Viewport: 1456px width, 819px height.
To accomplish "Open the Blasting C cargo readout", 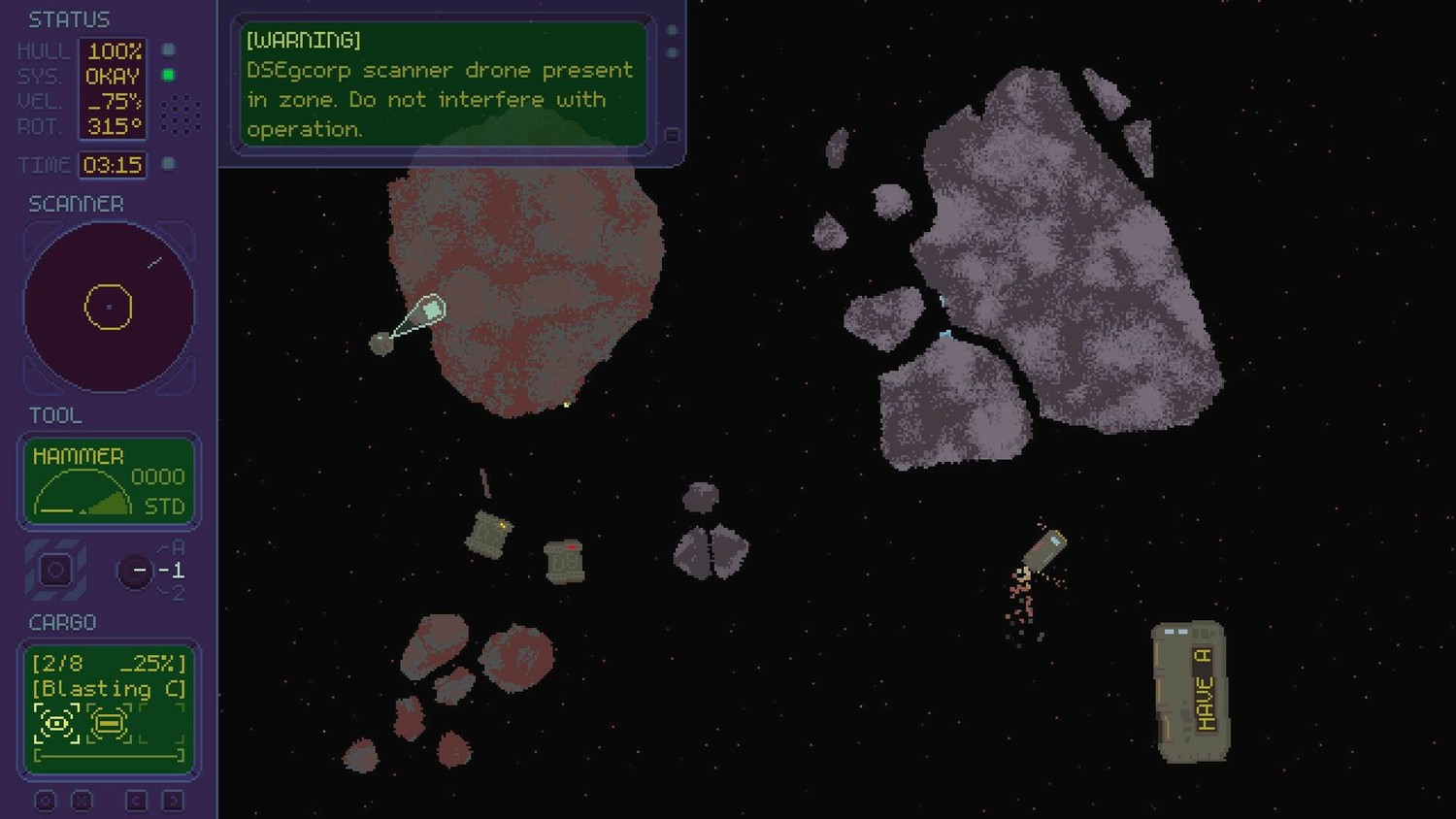I will [109, 689].
